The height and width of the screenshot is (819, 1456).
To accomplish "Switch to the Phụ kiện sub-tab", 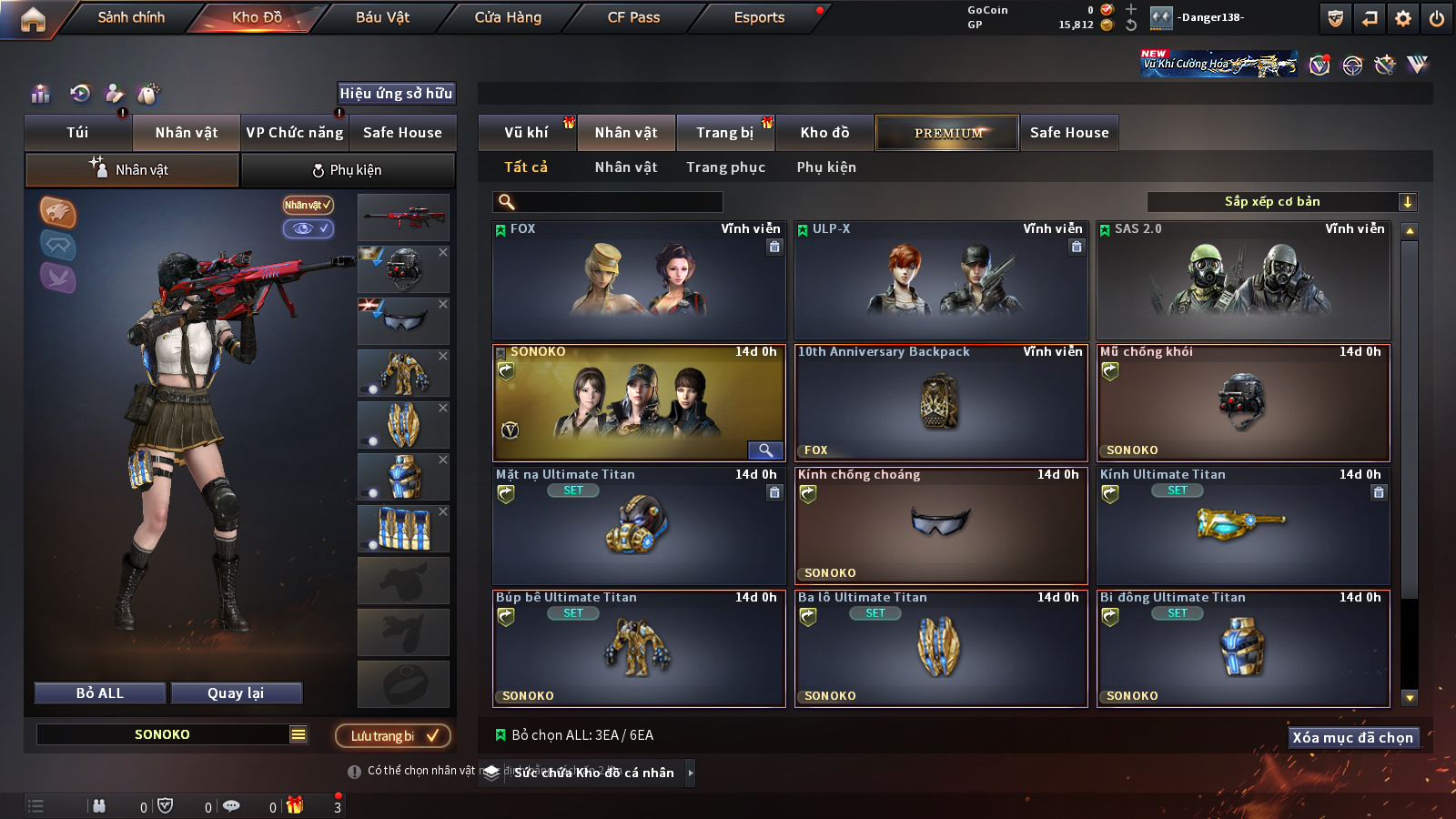I will pos(348,170).
